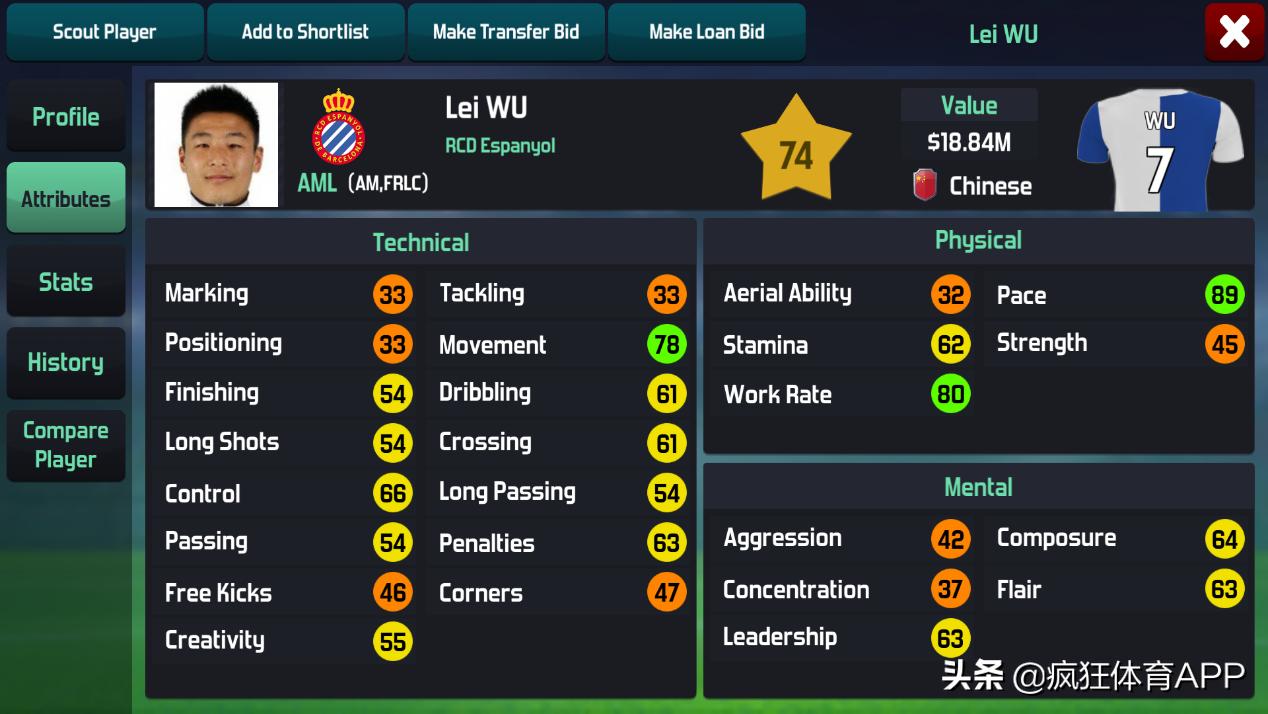
Task: Click Lei Wu's player portrait
Action: click(x=216, y=144)
